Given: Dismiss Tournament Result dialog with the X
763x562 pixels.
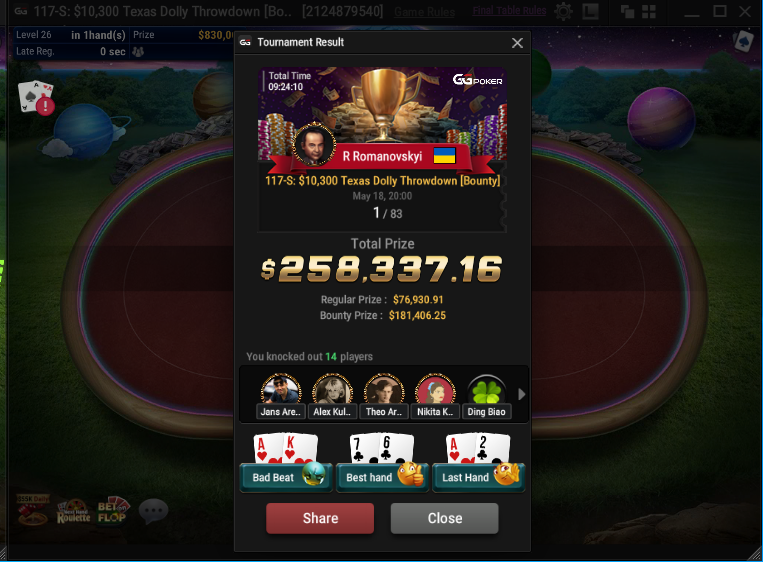Looking at the screenshot, I should click(x=517, y=43).
